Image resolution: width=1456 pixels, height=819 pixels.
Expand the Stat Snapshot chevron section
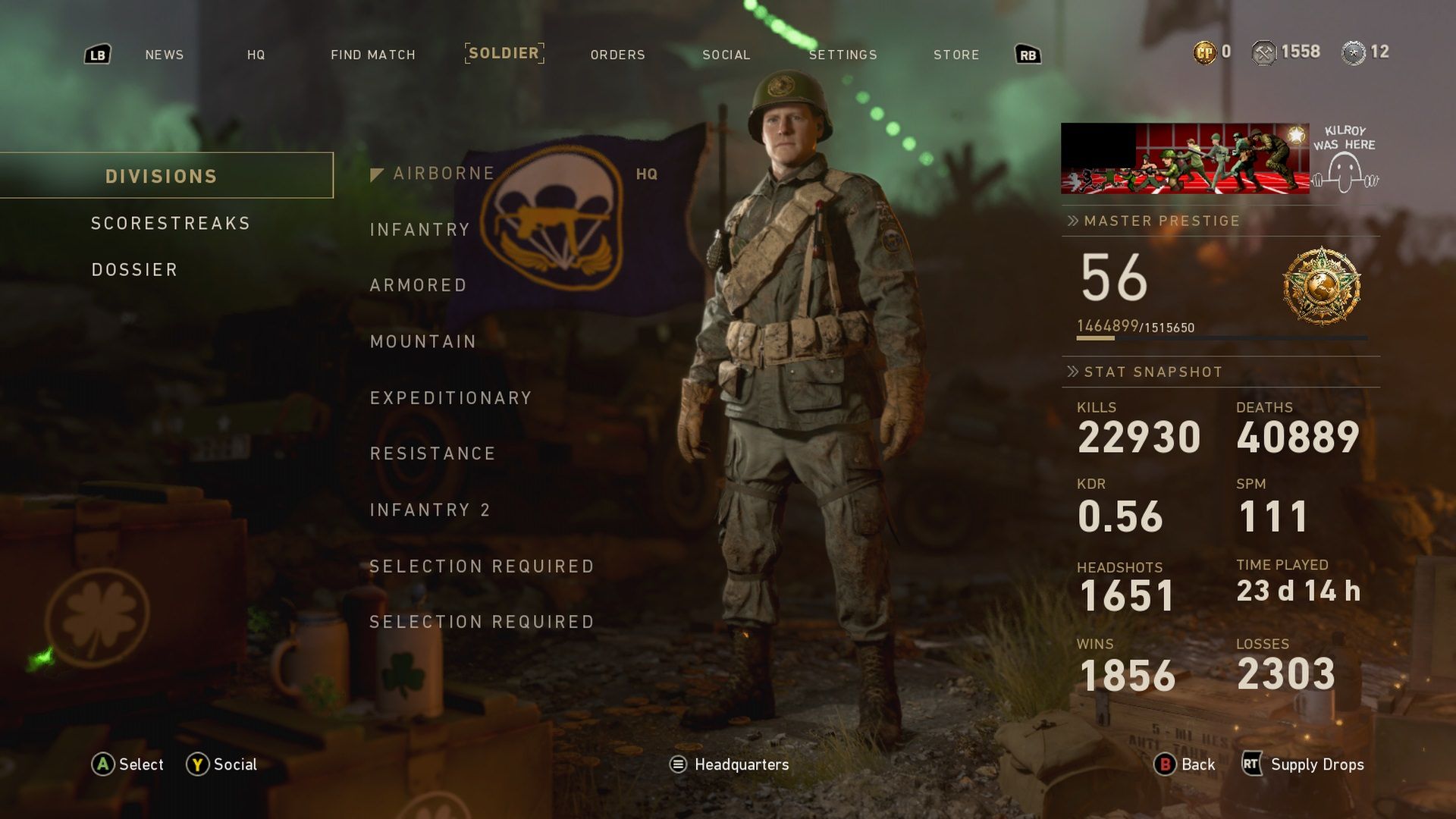point(1072,372)
